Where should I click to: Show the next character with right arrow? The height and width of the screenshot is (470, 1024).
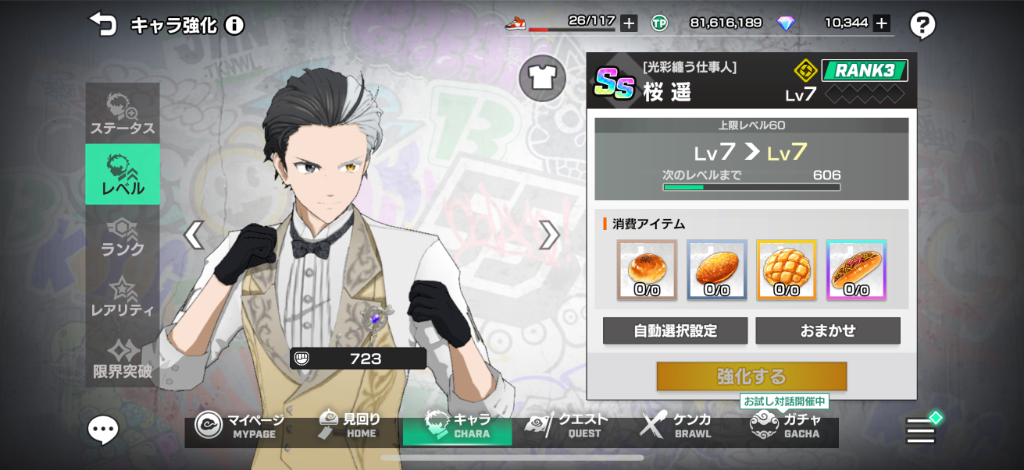[549, 235]
